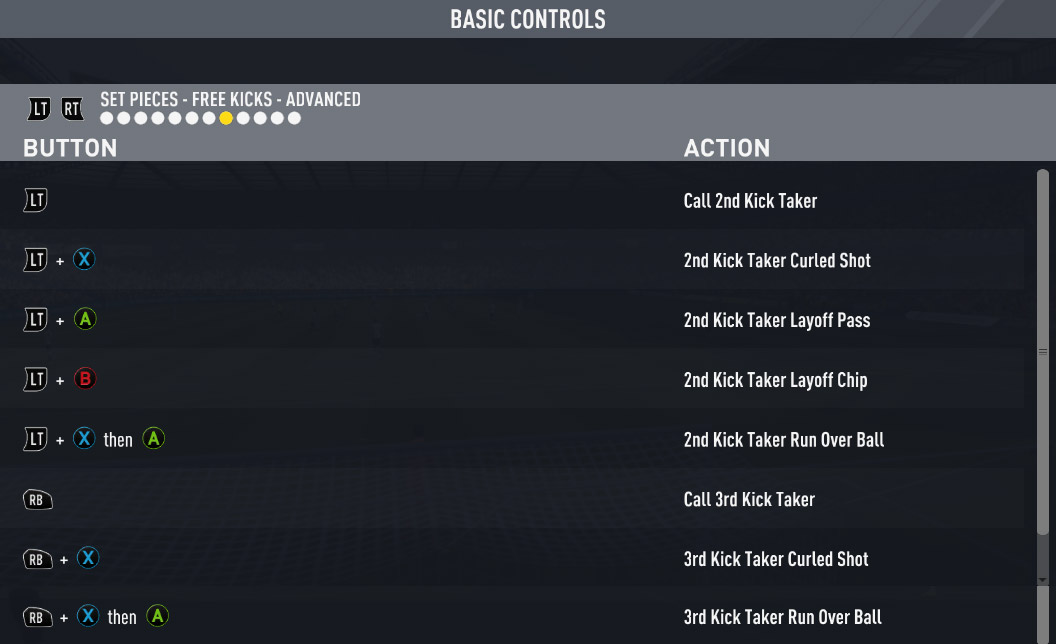This screenshot has width=1056, height=644.
Task: Choose the 3rd Kick Taker Curled Shot entry
Action: [775, 559]
